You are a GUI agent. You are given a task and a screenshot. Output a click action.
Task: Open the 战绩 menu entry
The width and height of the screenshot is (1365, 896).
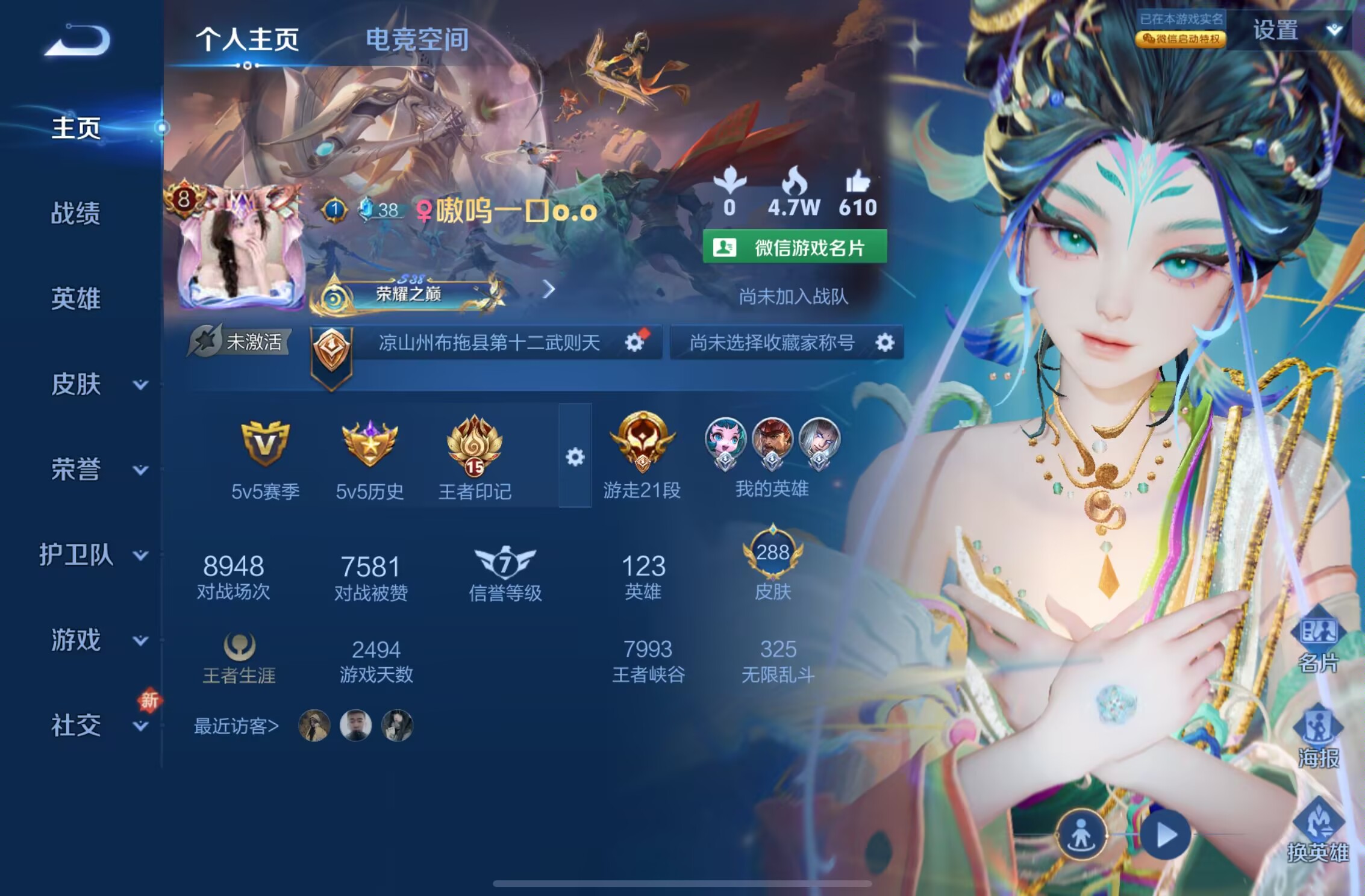pos(76,213)
